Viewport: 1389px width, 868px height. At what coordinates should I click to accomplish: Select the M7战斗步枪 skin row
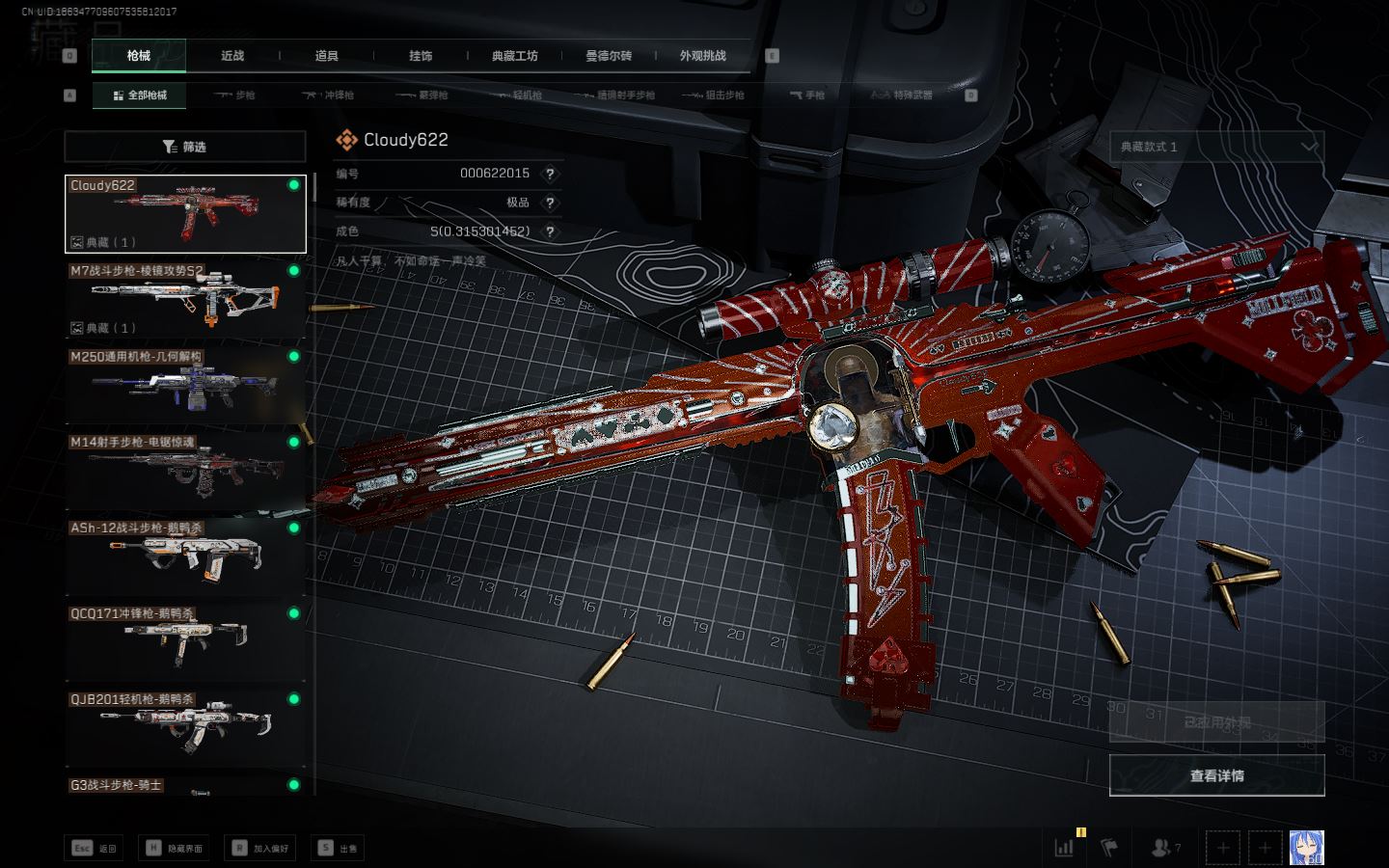[x=184, y=299]
